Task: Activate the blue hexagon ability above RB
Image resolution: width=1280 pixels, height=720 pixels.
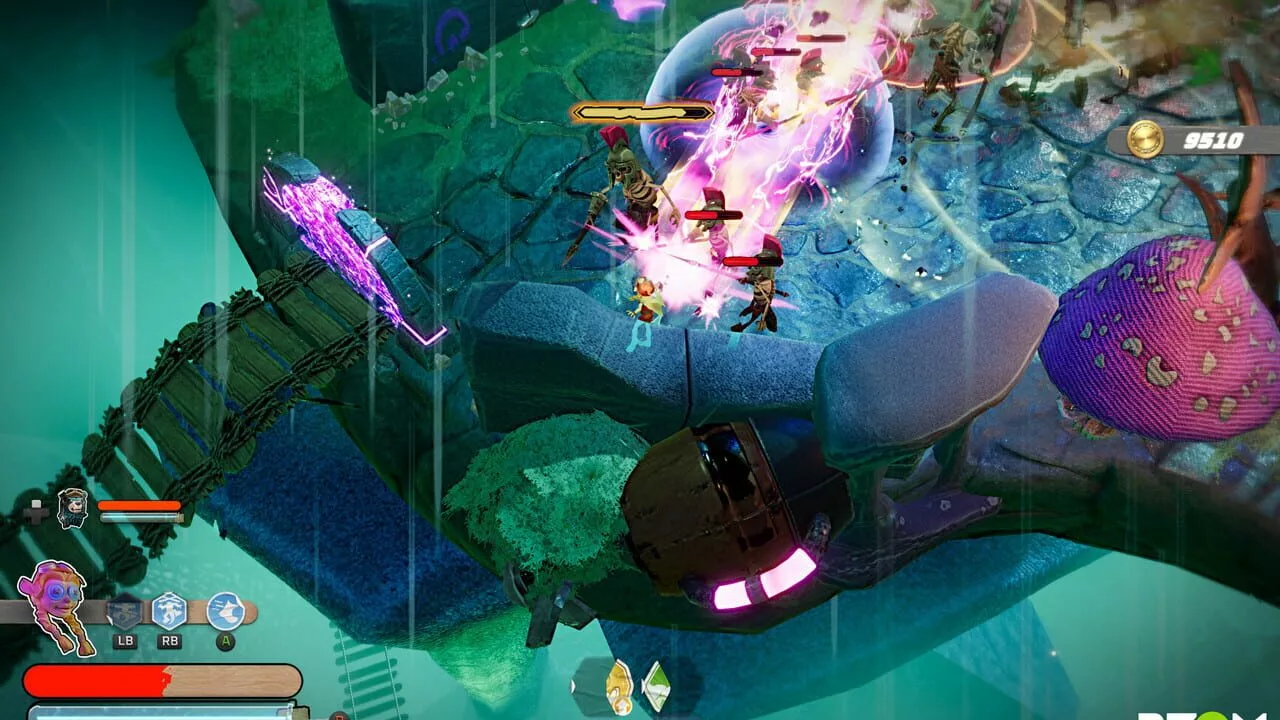Action: tap(169, 610)
